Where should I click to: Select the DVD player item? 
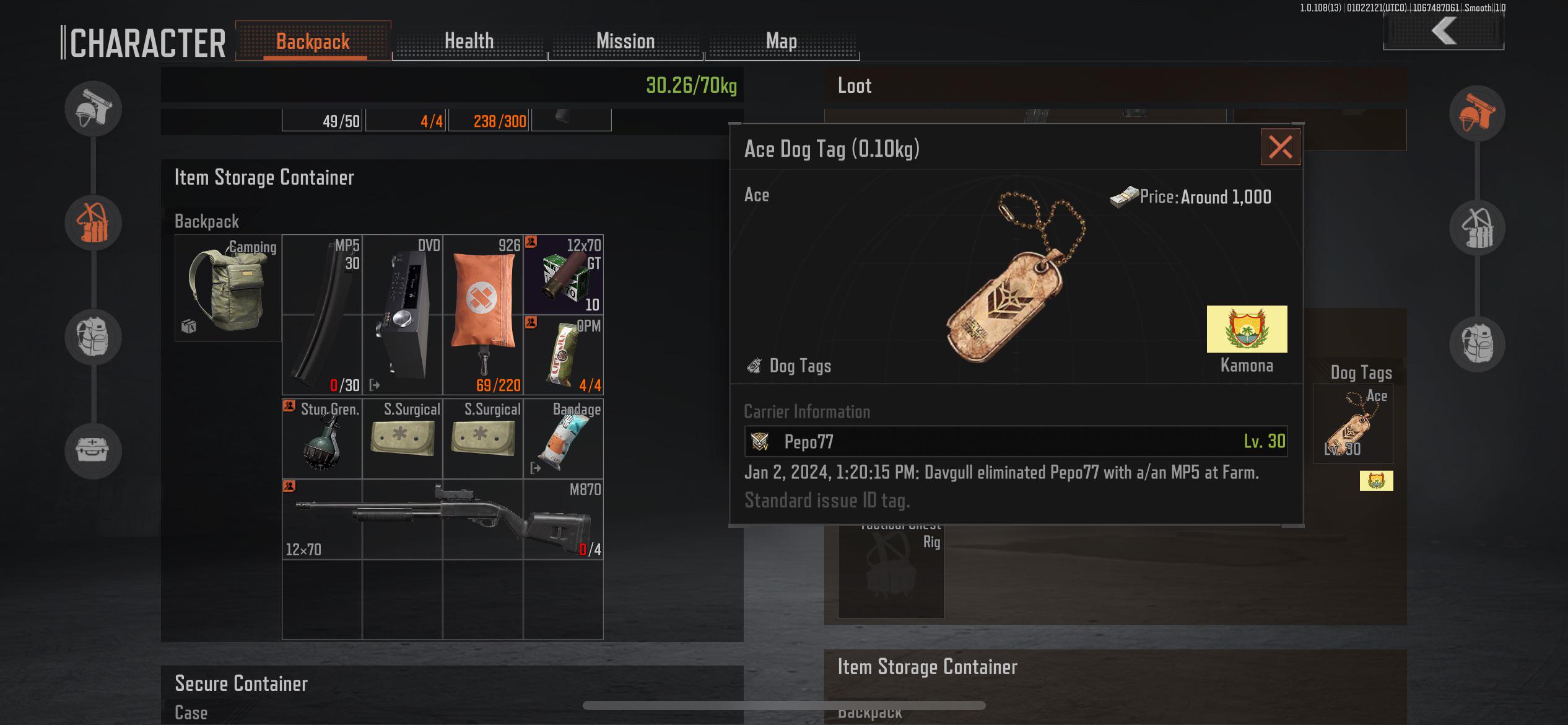click(403, 315)
